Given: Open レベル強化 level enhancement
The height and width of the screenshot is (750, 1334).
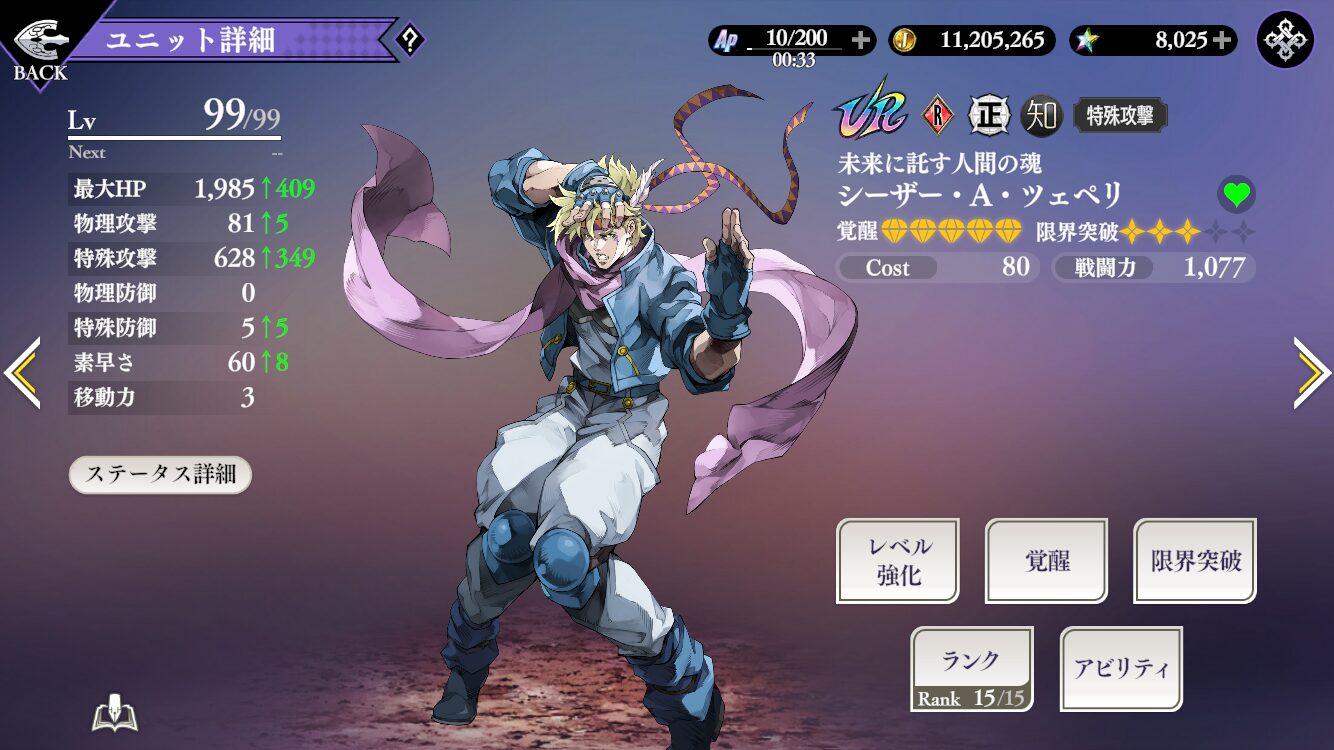Looking at the screenshot, I should coord(898,561).
